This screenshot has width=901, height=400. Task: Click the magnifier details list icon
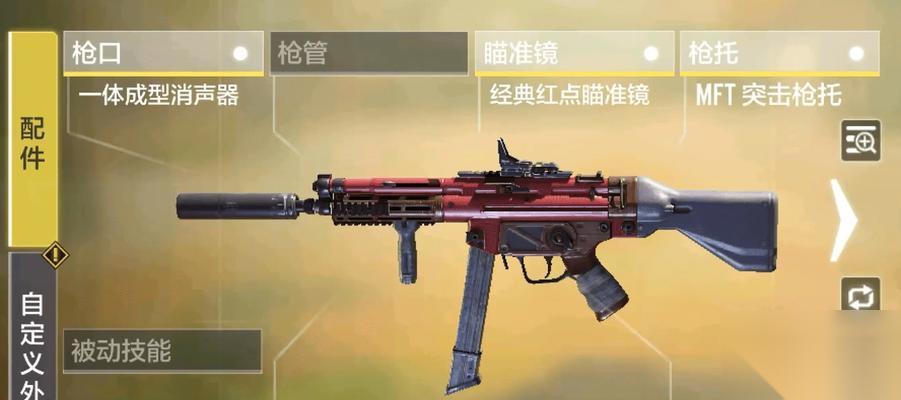[860, 141]
